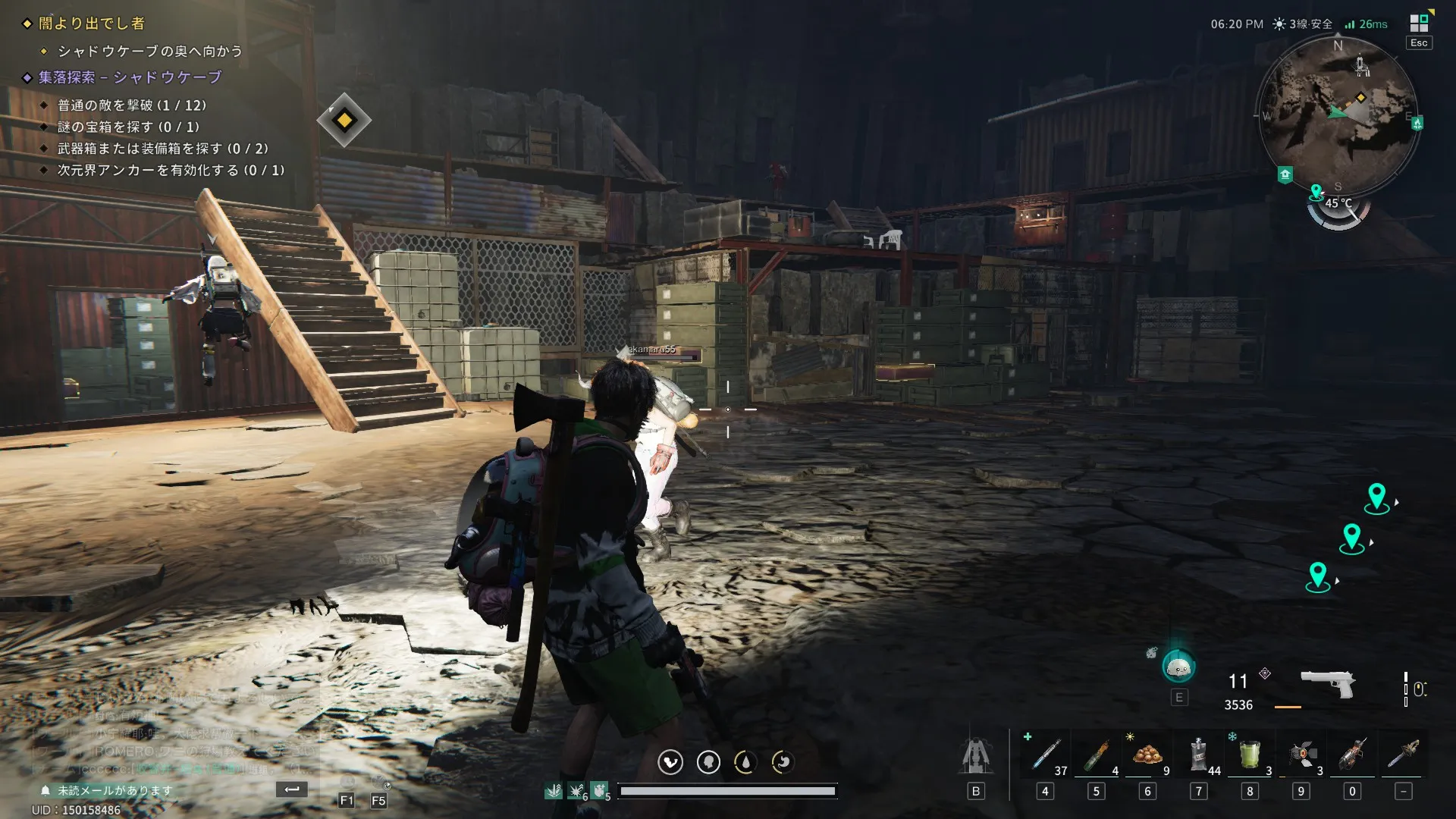The image size is (1456, 819).
Task: Select the orange tool gun slot
Action: tap(1352, 755)
